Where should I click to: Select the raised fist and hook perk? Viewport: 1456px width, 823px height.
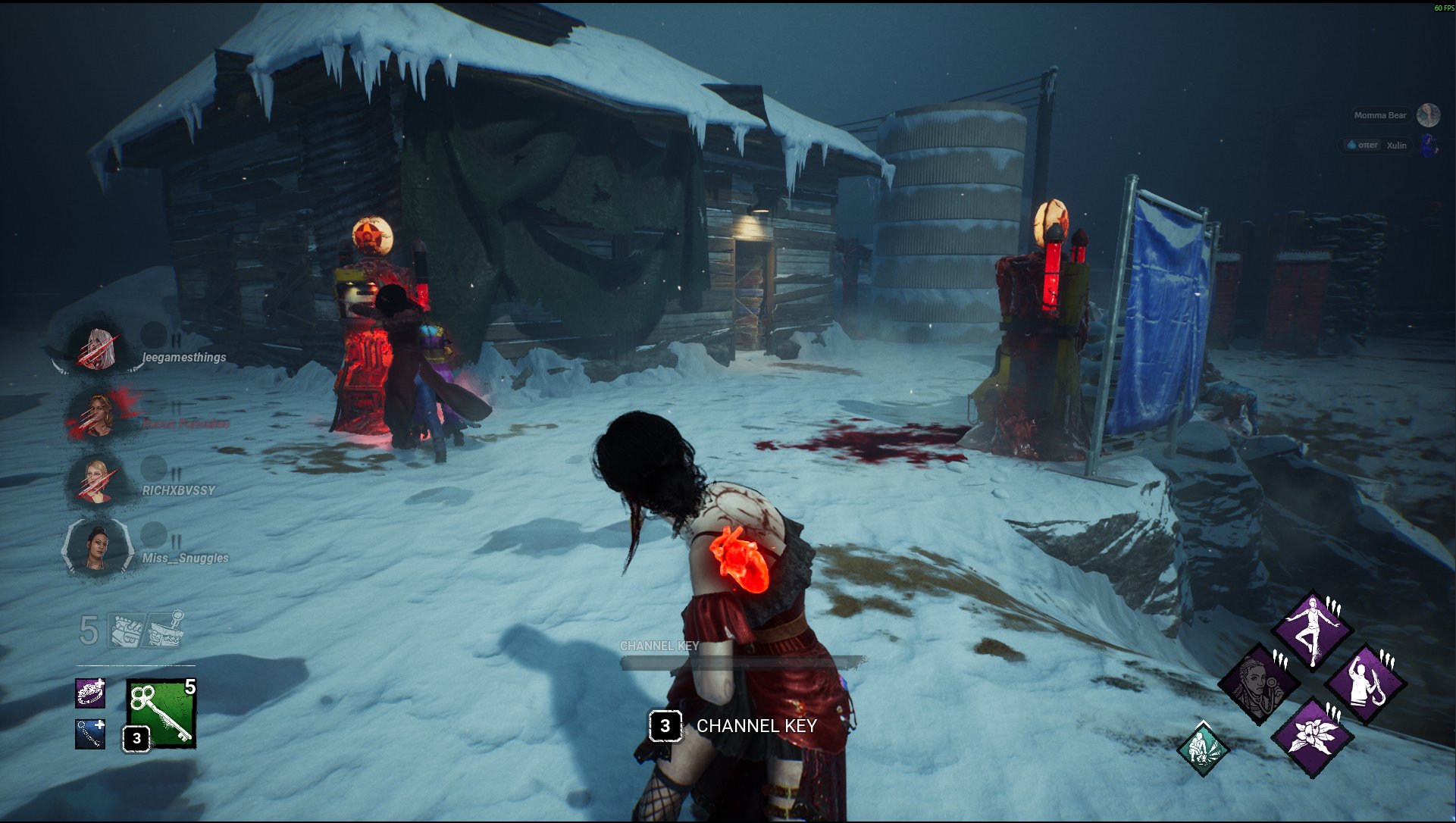(x=1365, y=683)
